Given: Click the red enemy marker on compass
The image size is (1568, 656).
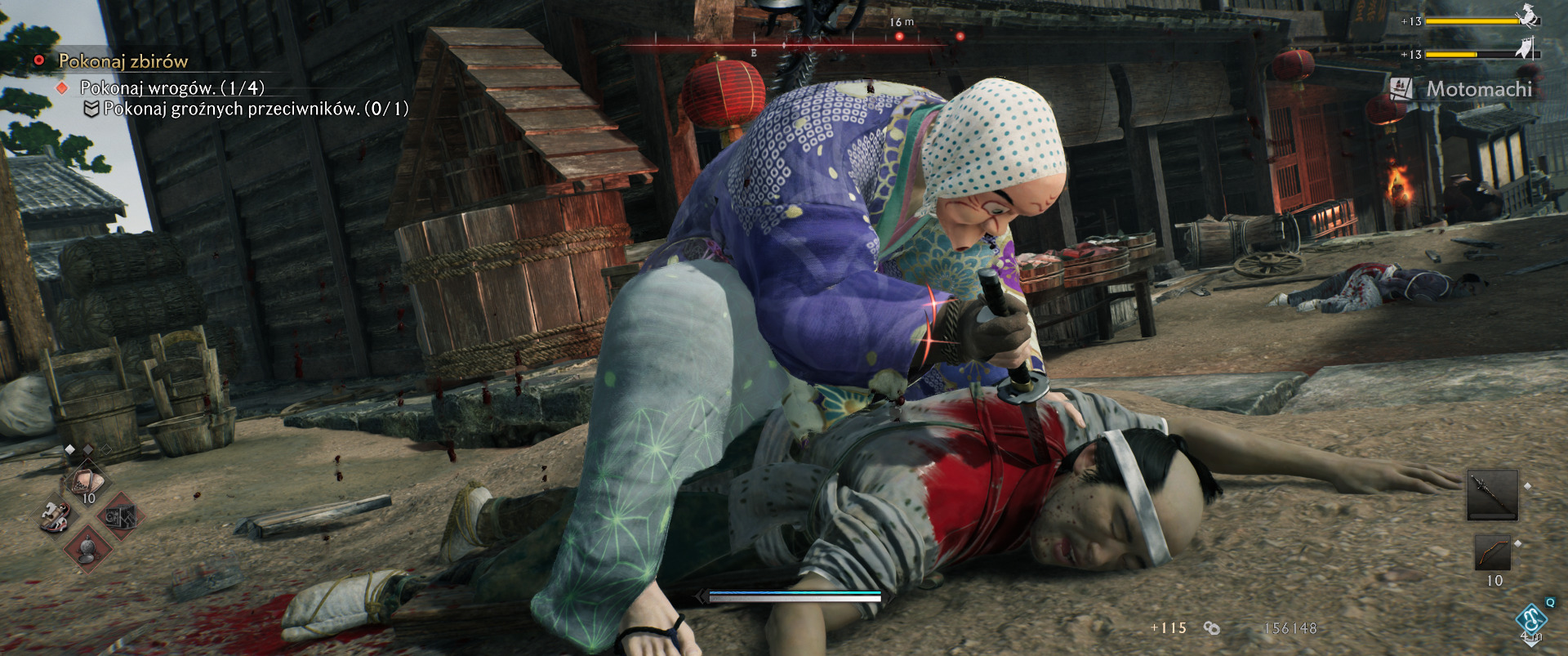Looking at the screenshot, I should tap(898, 37).
